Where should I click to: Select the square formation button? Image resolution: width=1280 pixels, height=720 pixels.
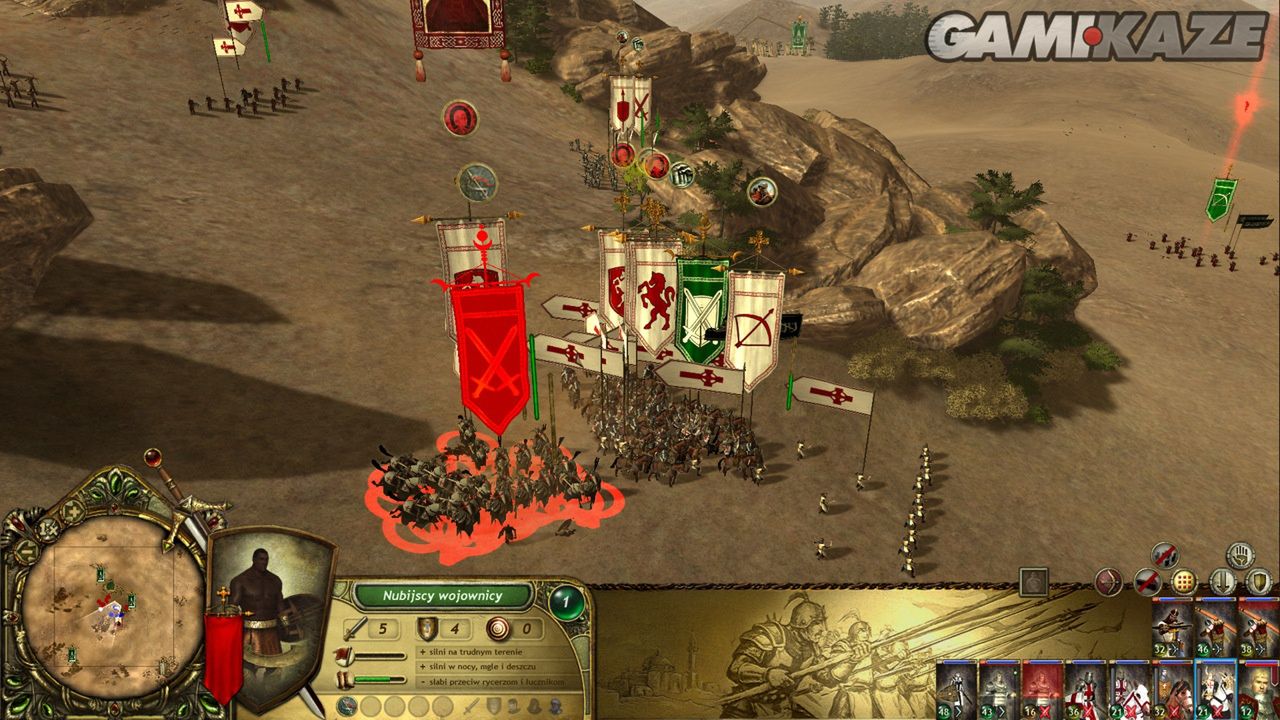1183,581
